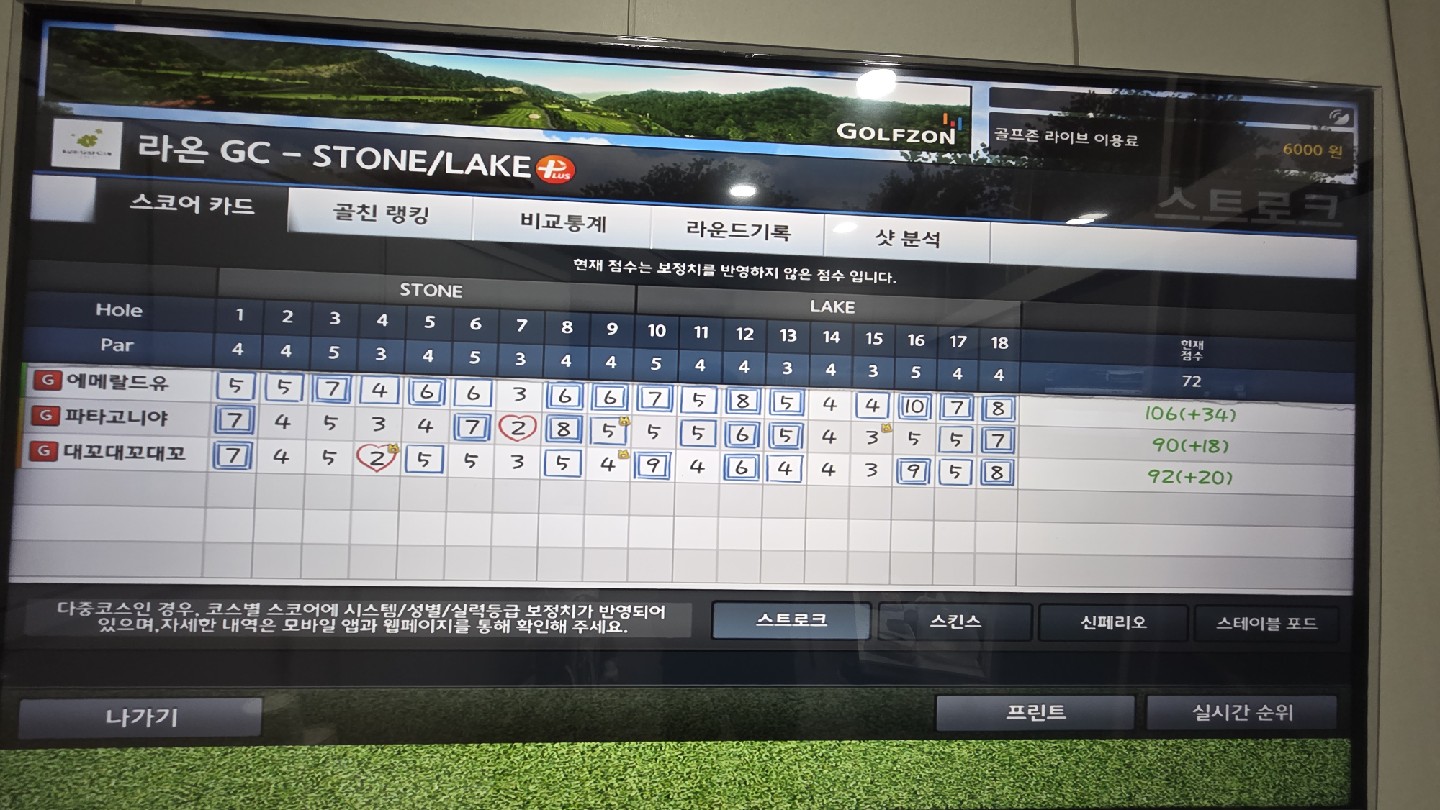Open the 골친 랭킹 tab

pos(380,215)
